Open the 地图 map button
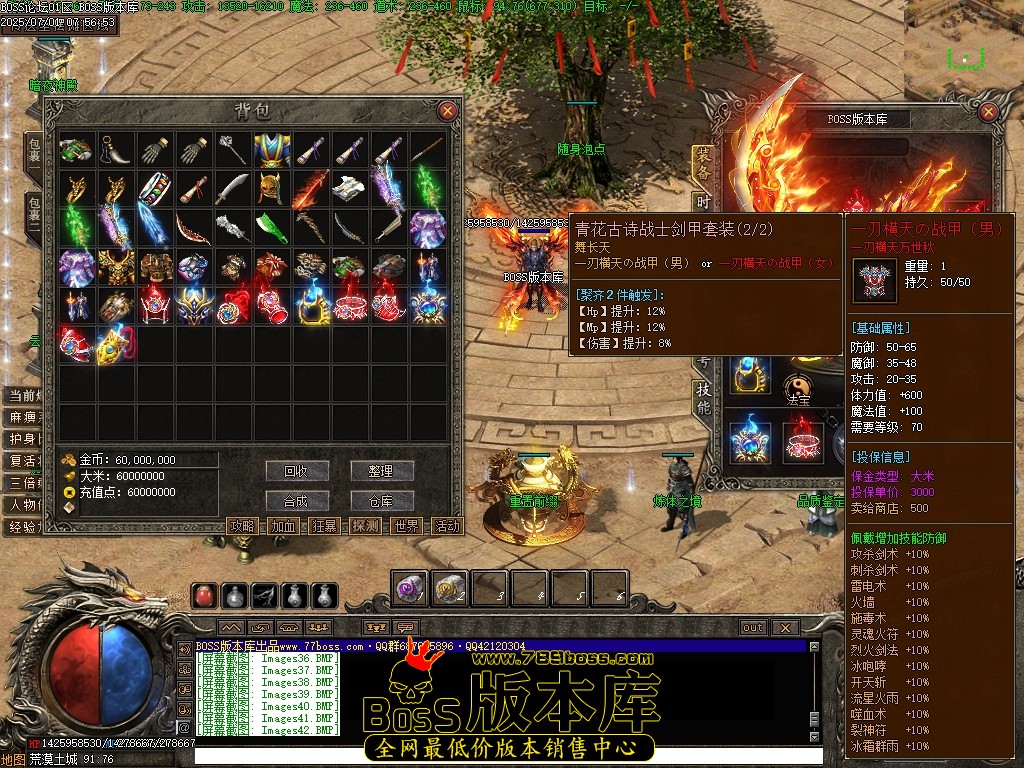Viewport: 1024px width, 768px height. [13, 759]
